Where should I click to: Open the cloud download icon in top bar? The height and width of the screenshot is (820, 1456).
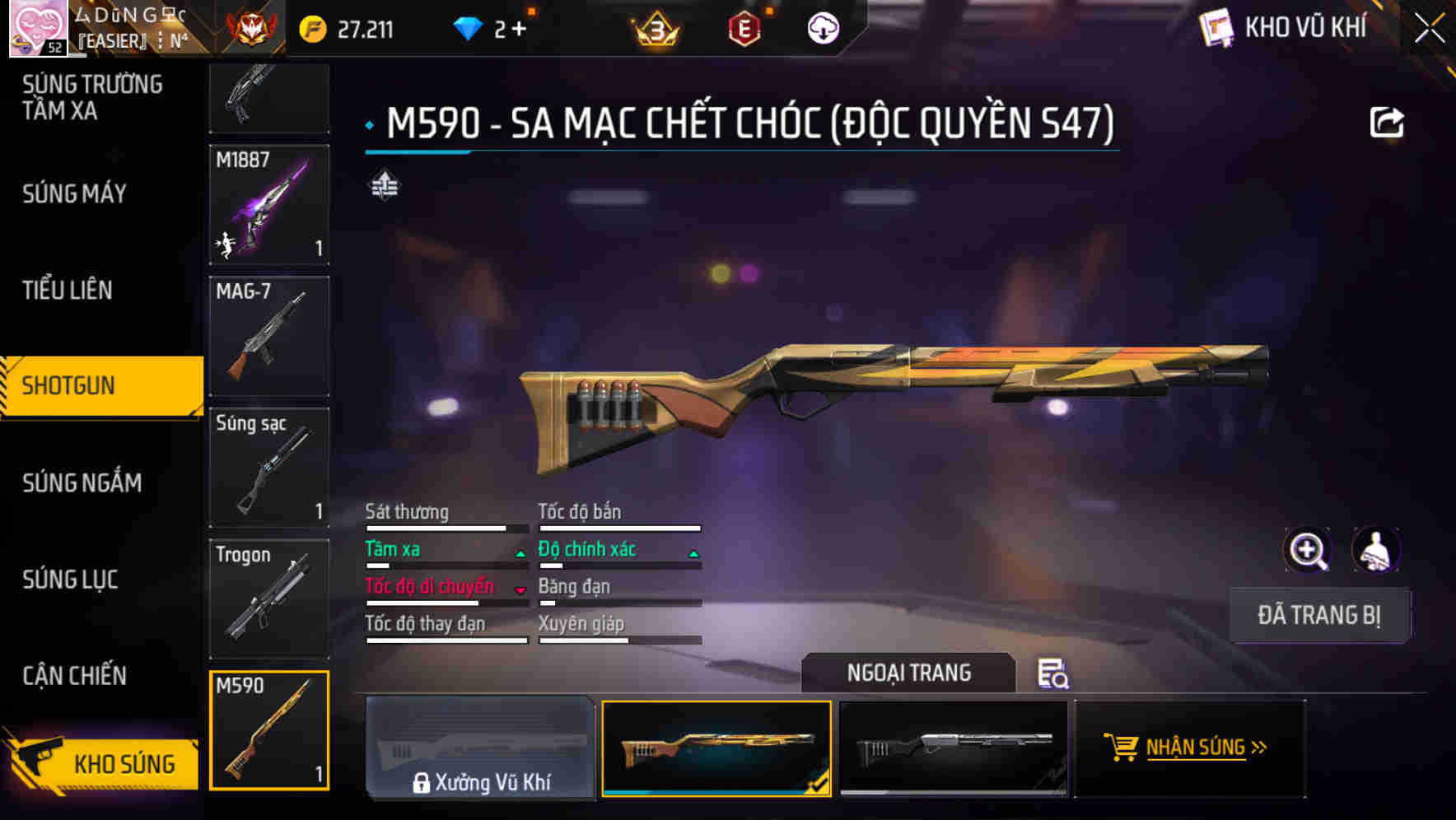click(820, 27)
